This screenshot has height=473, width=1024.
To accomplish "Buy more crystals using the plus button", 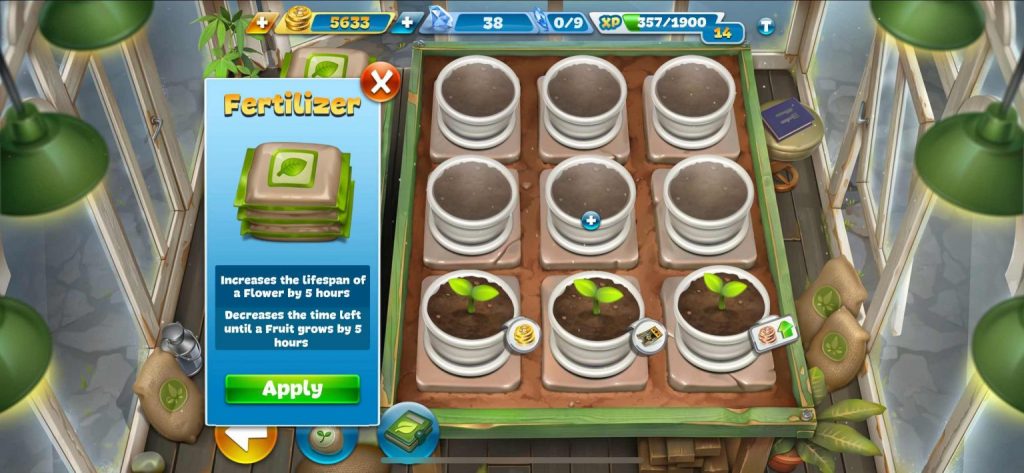I will [x=407, y=22].
